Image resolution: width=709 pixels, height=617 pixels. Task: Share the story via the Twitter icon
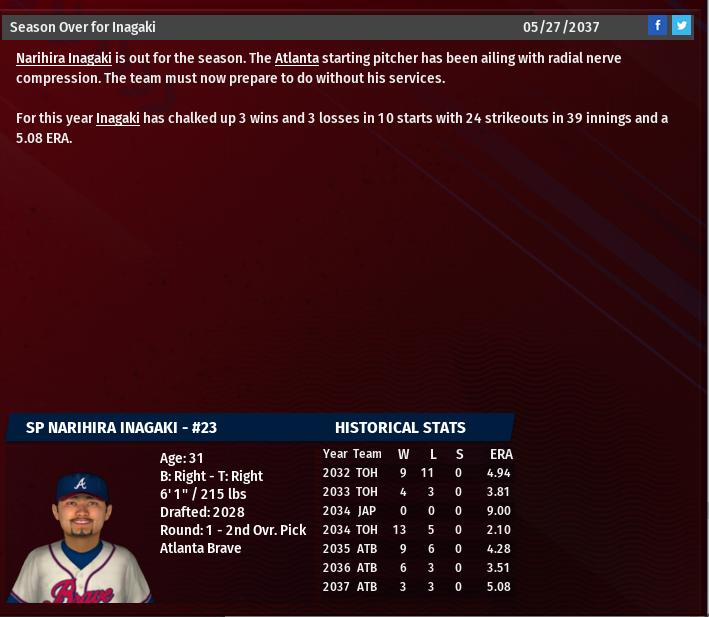click(x=682, y=26)
